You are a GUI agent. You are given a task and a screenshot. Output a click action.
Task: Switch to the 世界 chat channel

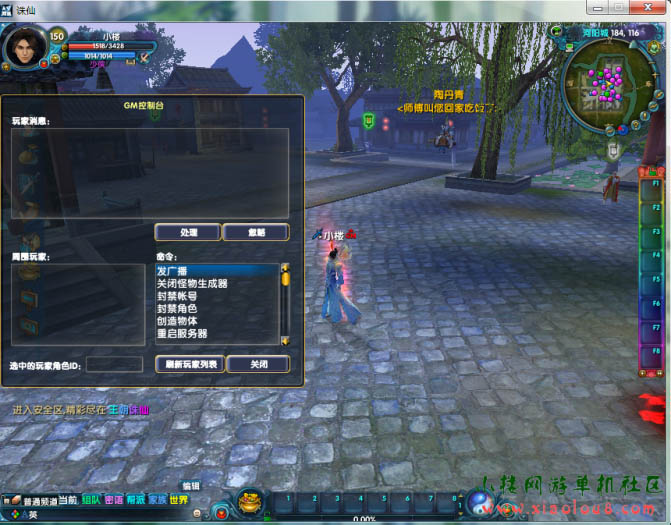tap(179, 500)
